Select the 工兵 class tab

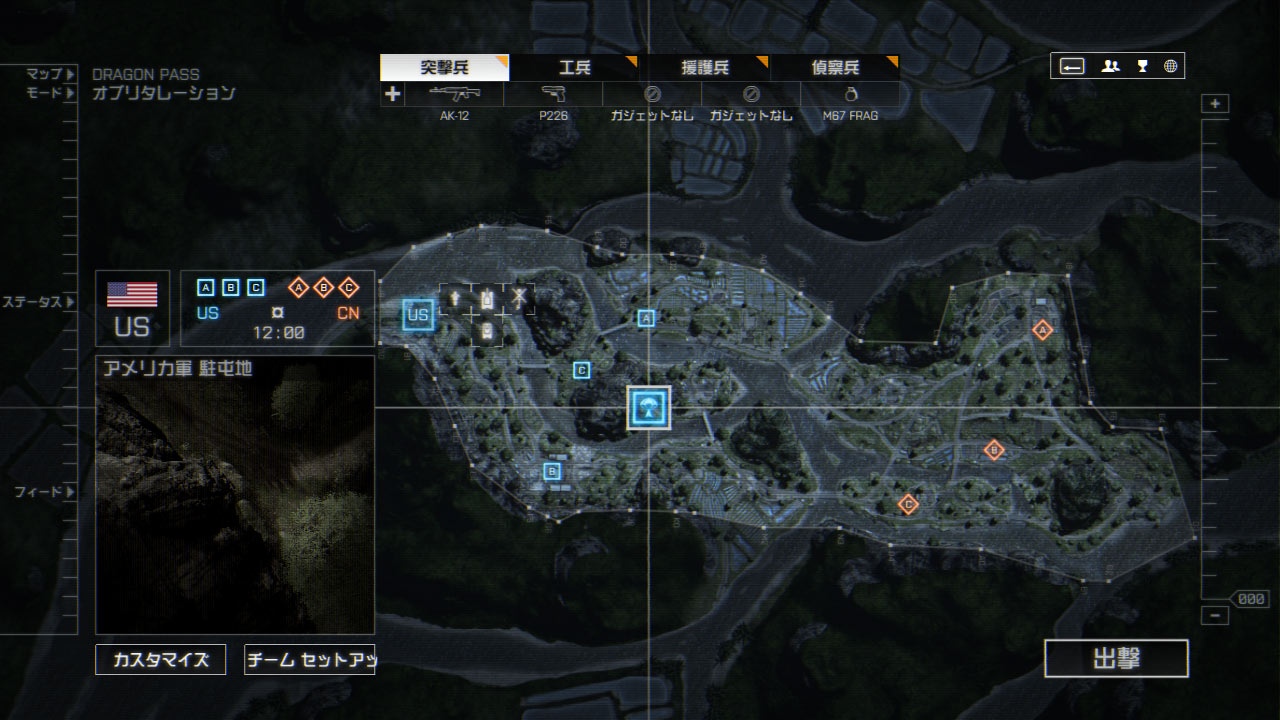575,68
